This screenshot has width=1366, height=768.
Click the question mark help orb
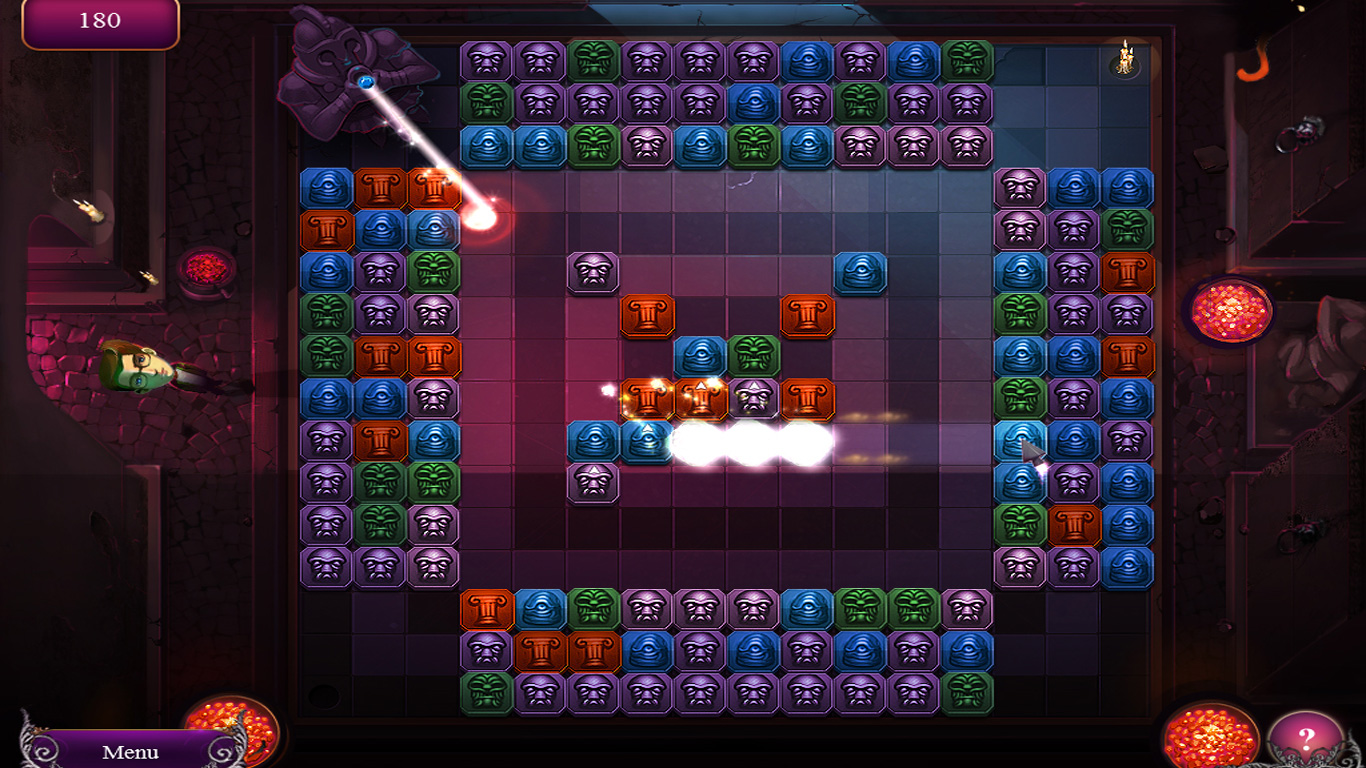click(1307, 737)
